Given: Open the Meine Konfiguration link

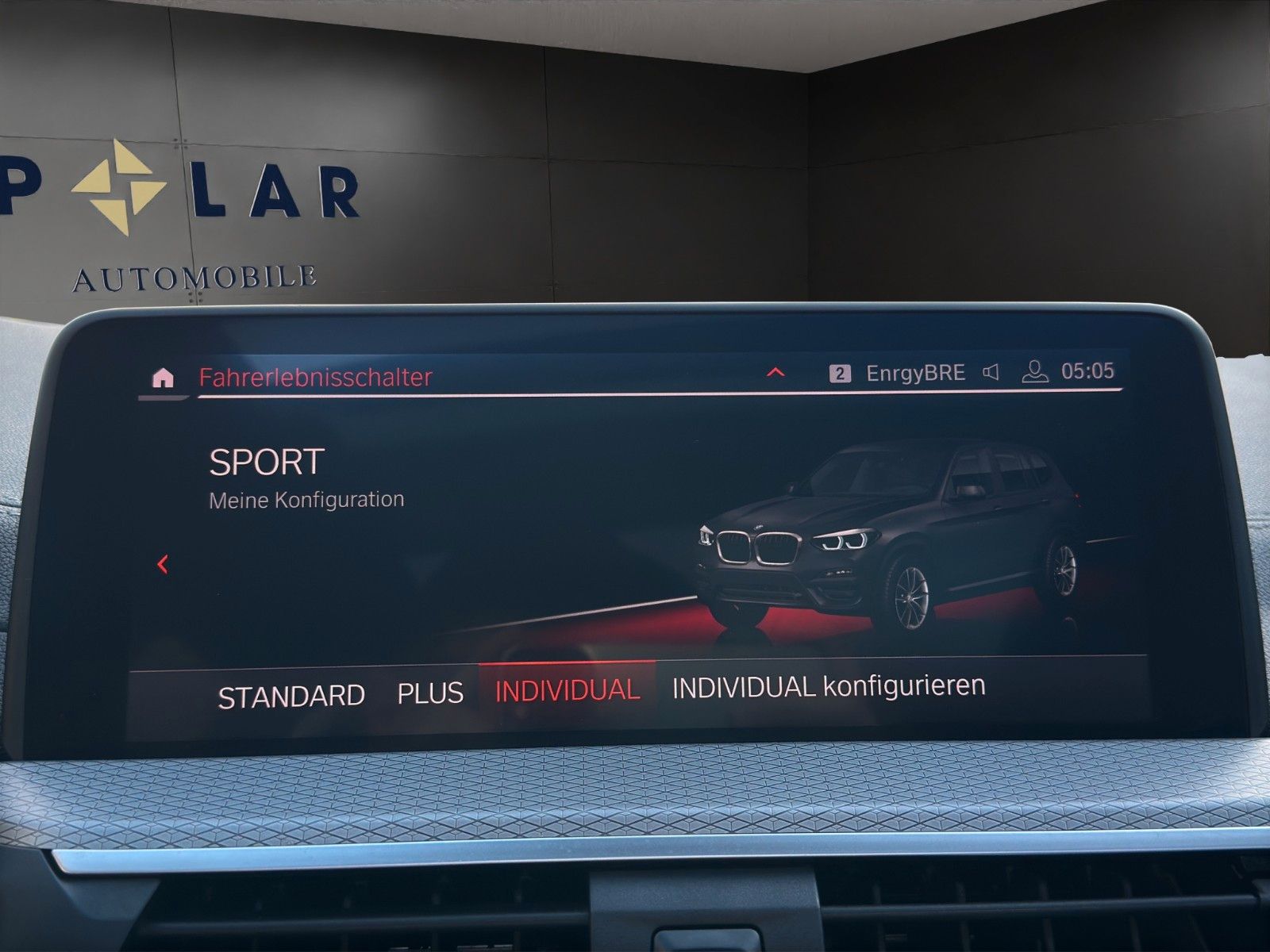Looking at the screenshot, I should (306, 500).
